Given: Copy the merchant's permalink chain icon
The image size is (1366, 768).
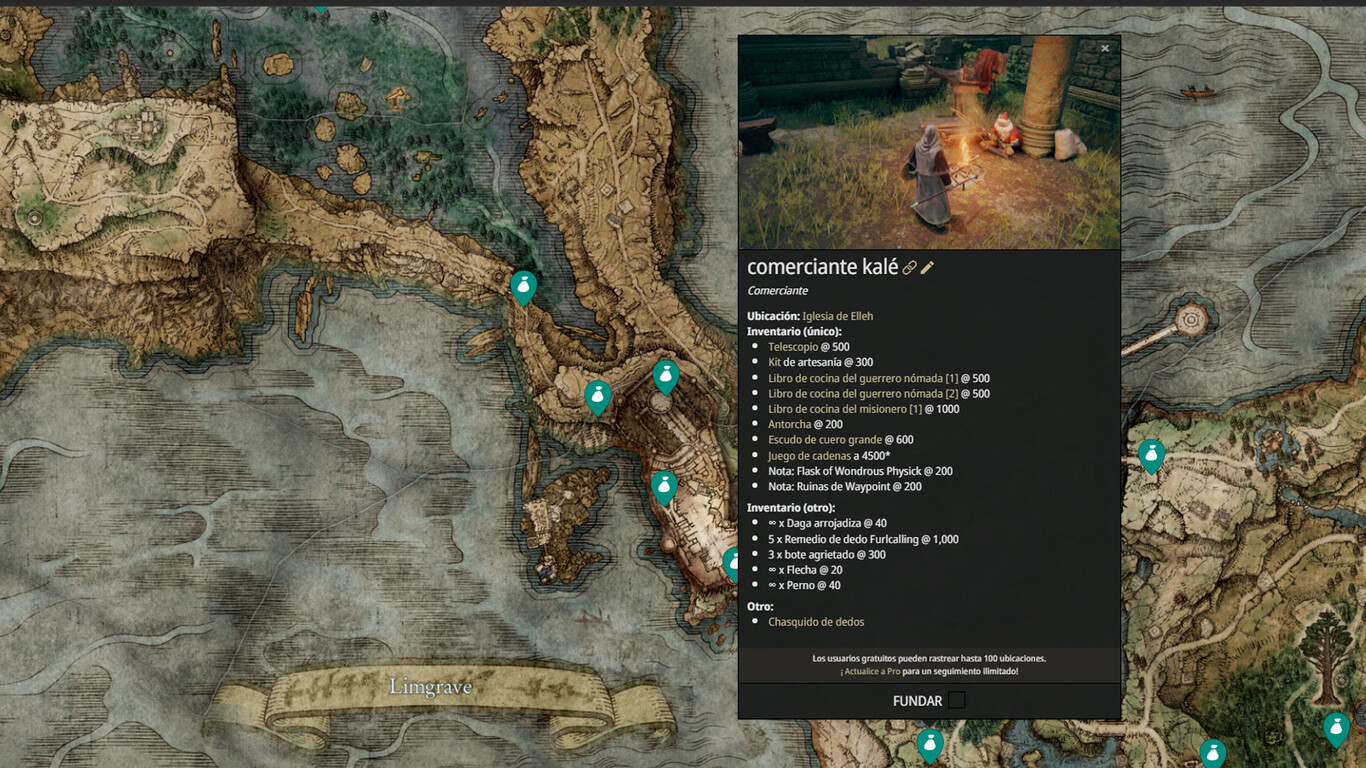Looking at the screenshot, I should 910,268.
